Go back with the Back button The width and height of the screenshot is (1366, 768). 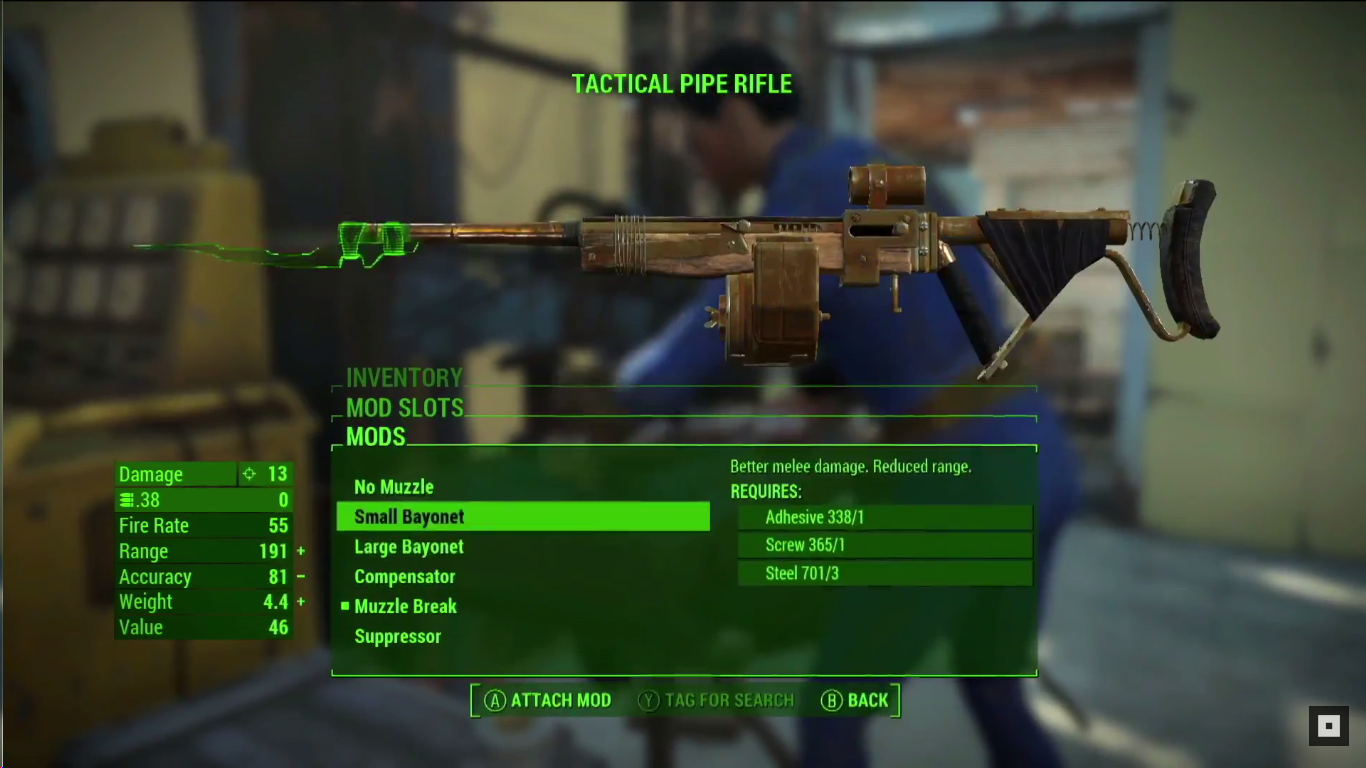point(855,700)
